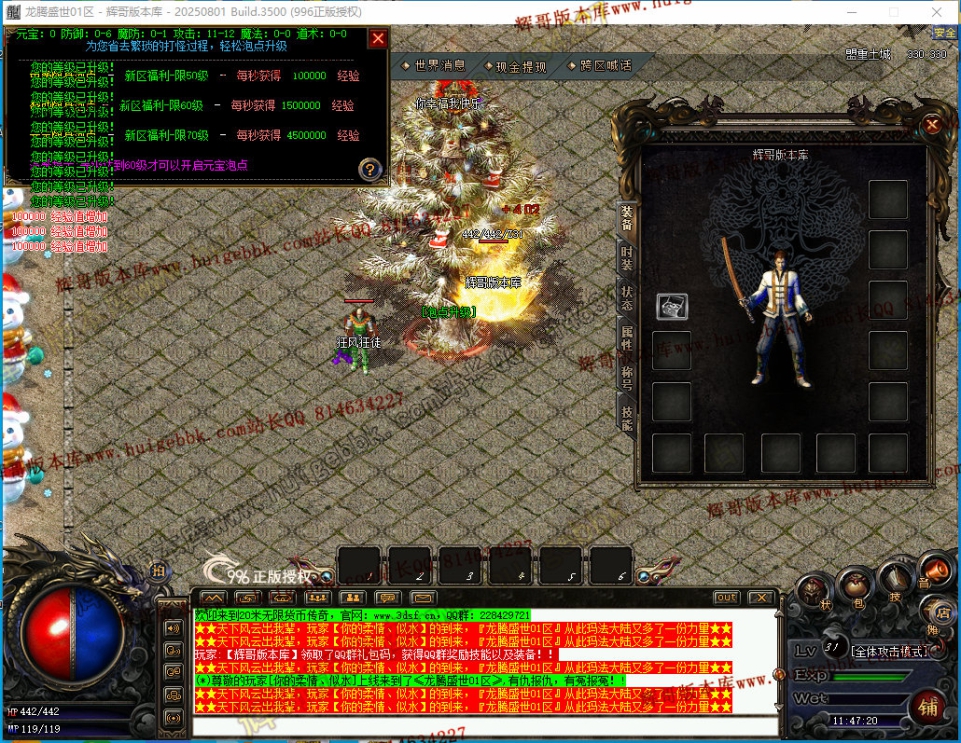Click the 全体攻击模式 attack mode label
Viewport: 961px width, 743px height.
(x=896, y=651)
